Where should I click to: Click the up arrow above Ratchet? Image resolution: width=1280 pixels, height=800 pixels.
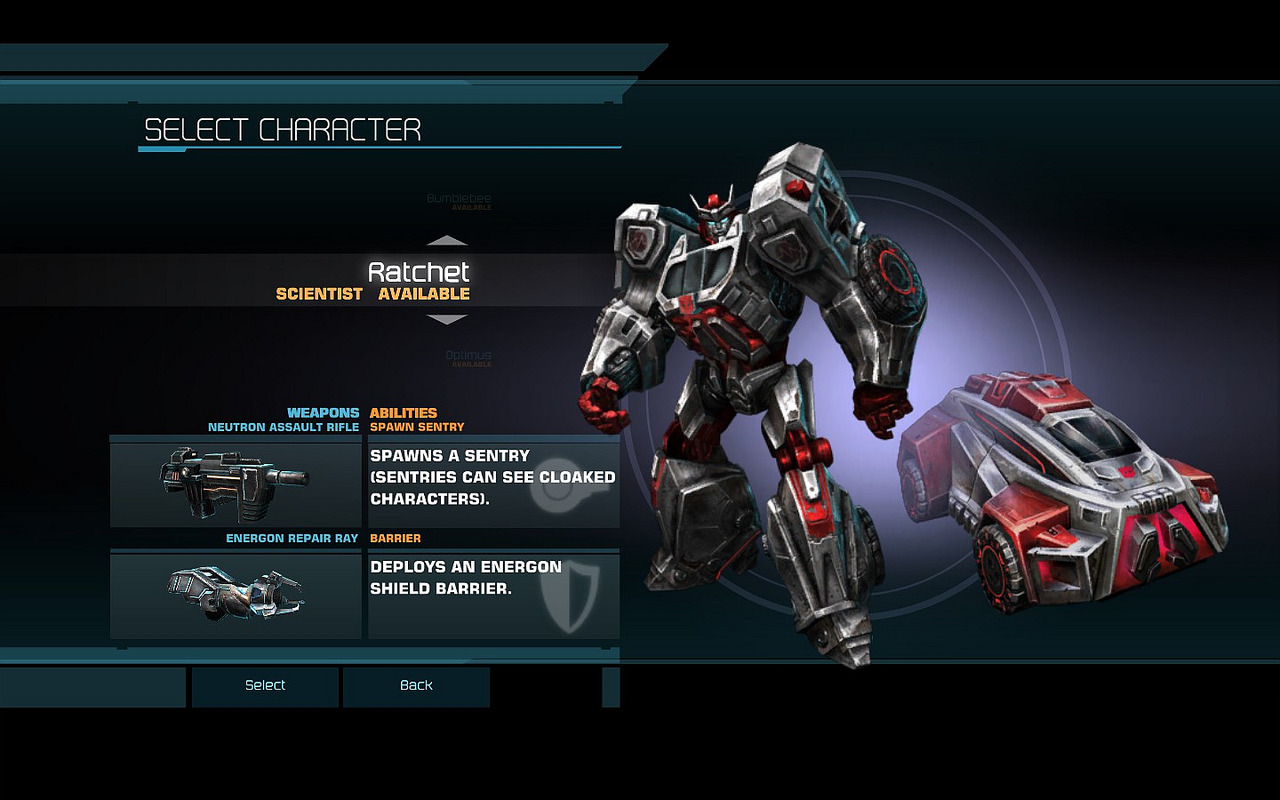pyautogui.click(x=447, y=241)
